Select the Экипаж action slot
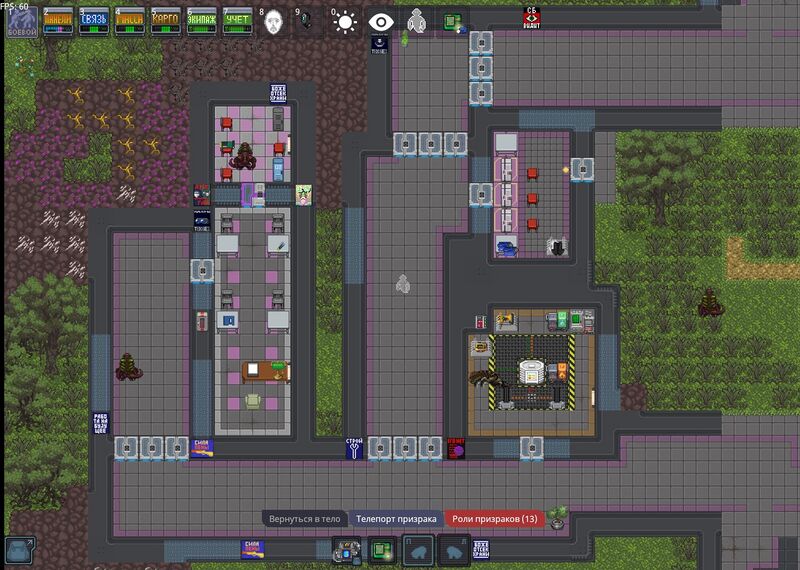 (x=201, y=21)
